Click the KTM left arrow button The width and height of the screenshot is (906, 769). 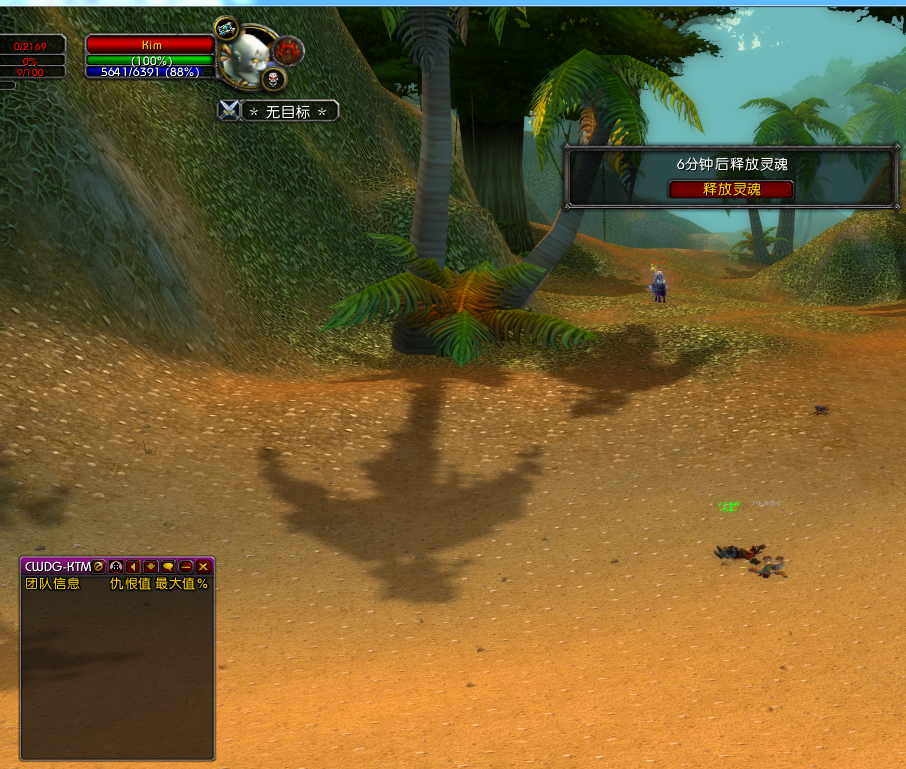133,566
